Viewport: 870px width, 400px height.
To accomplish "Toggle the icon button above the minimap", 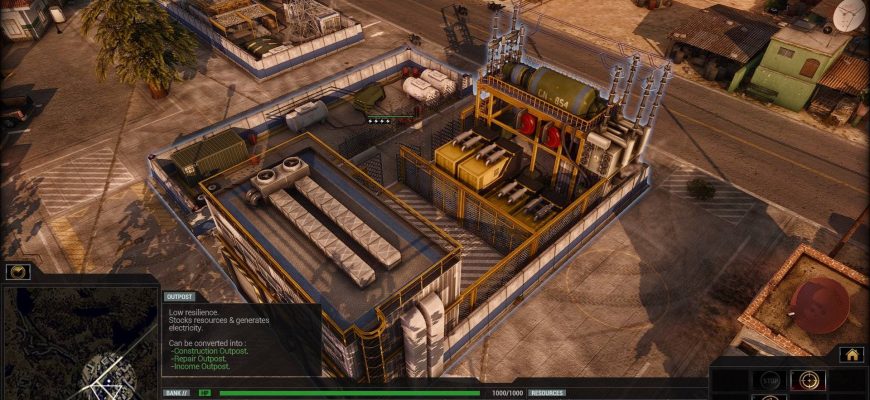I will click(18, 271).
